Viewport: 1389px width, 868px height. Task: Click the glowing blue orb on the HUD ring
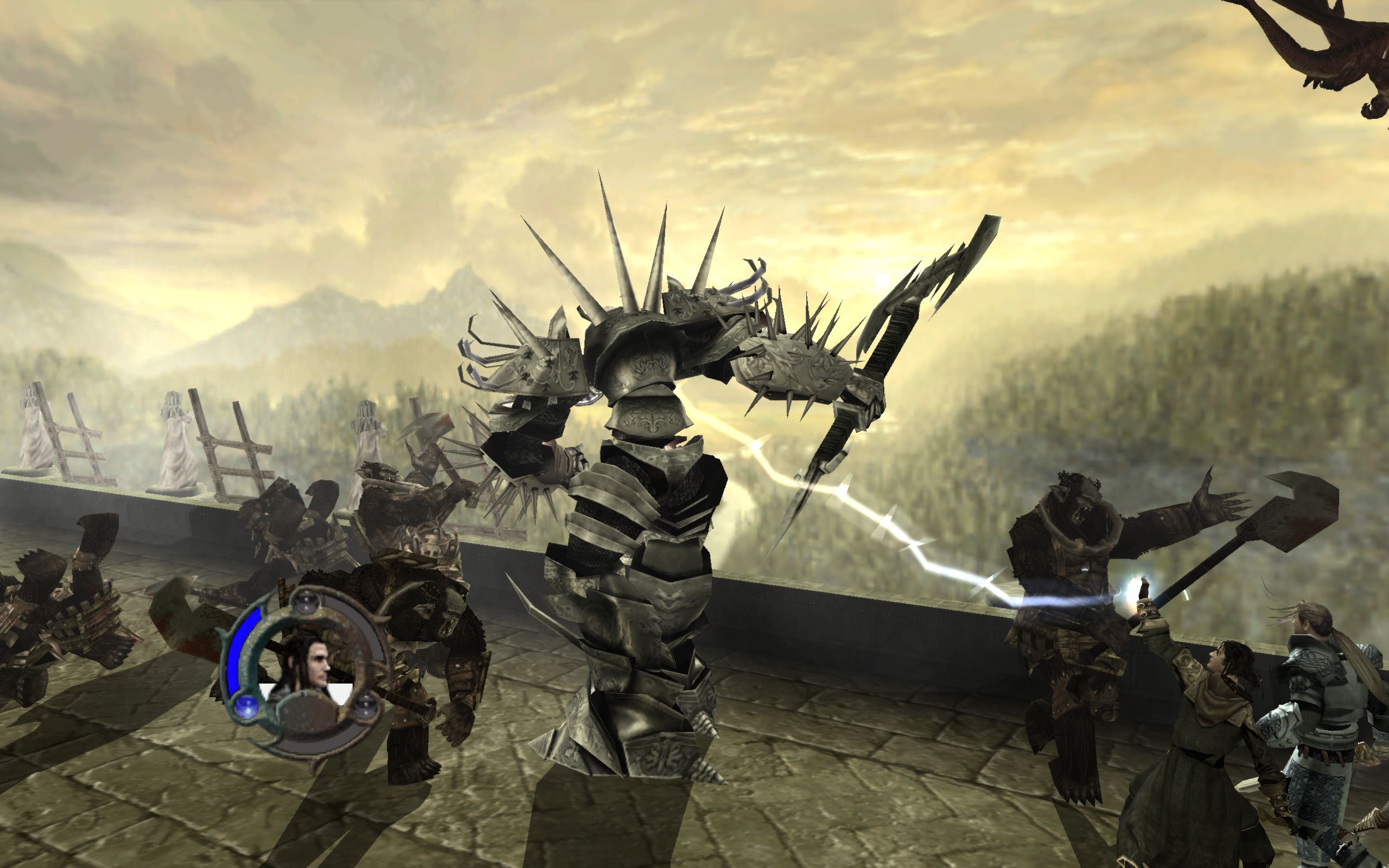coord(247,708)
